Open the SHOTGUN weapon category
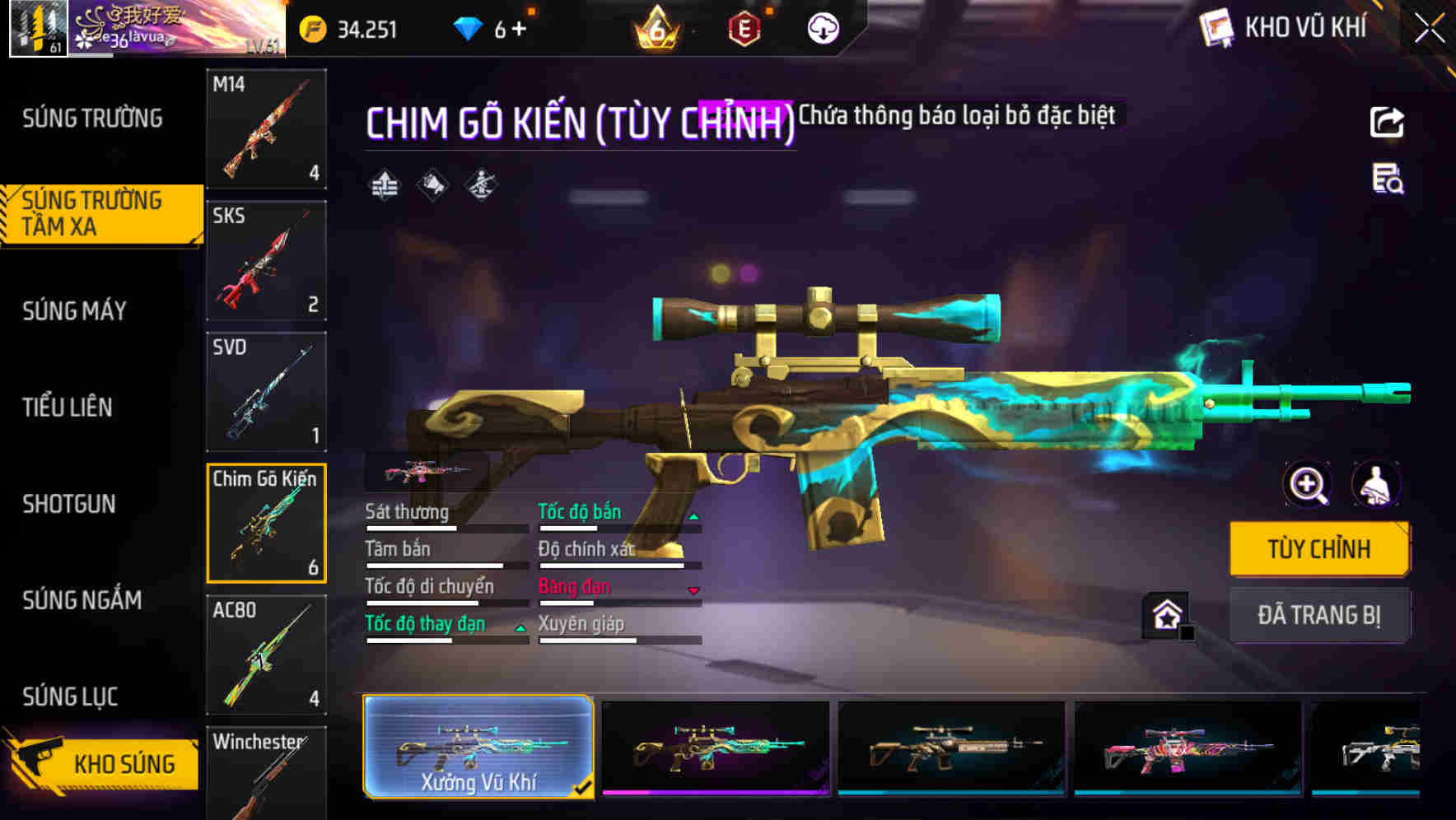 tap(69, 504)
